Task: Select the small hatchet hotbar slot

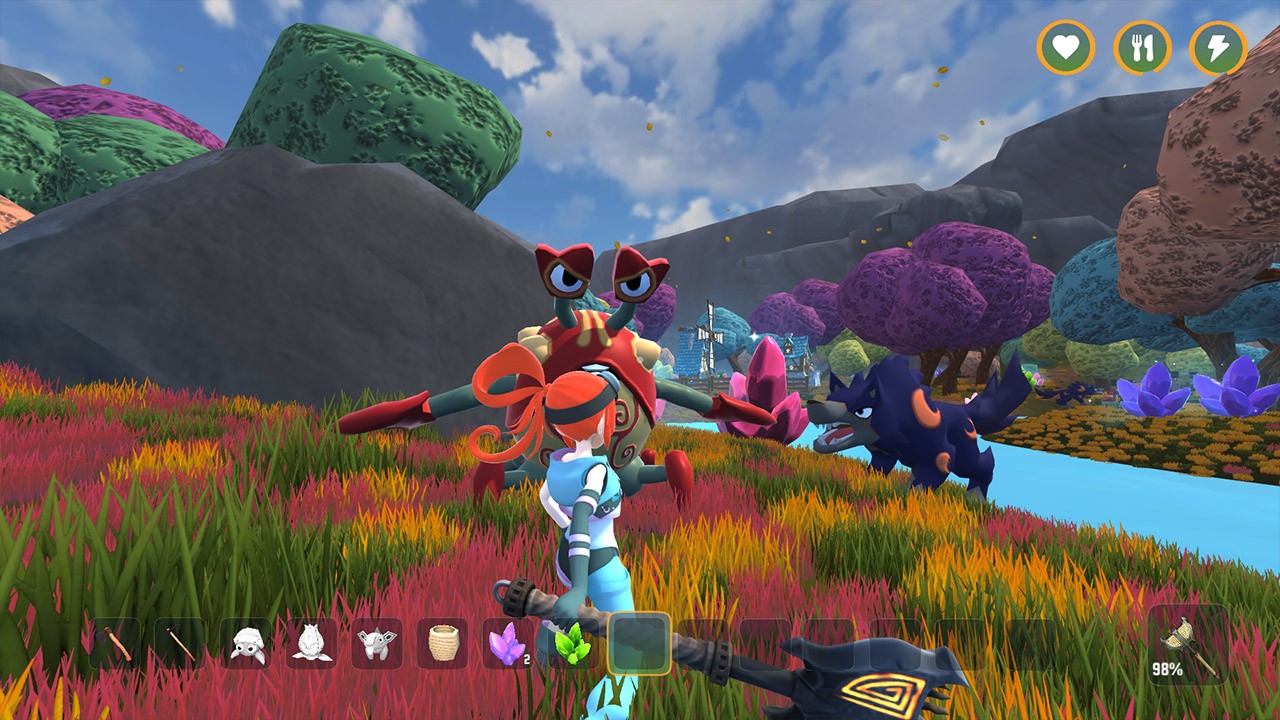Action: tap(118, 643)
